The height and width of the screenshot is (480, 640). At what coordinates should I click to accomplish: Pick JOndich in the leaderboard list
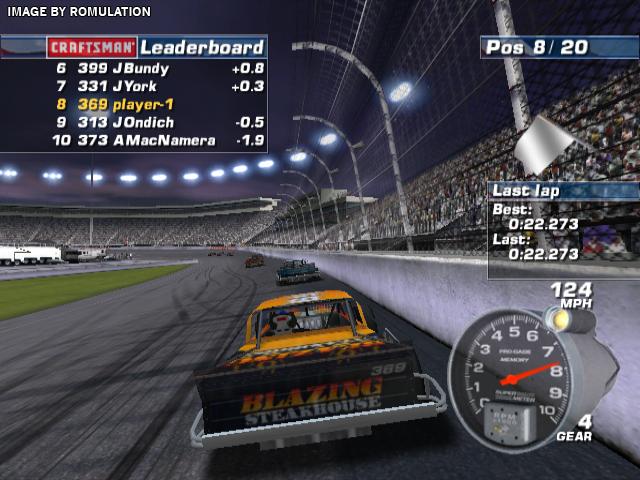coord(135,123)
